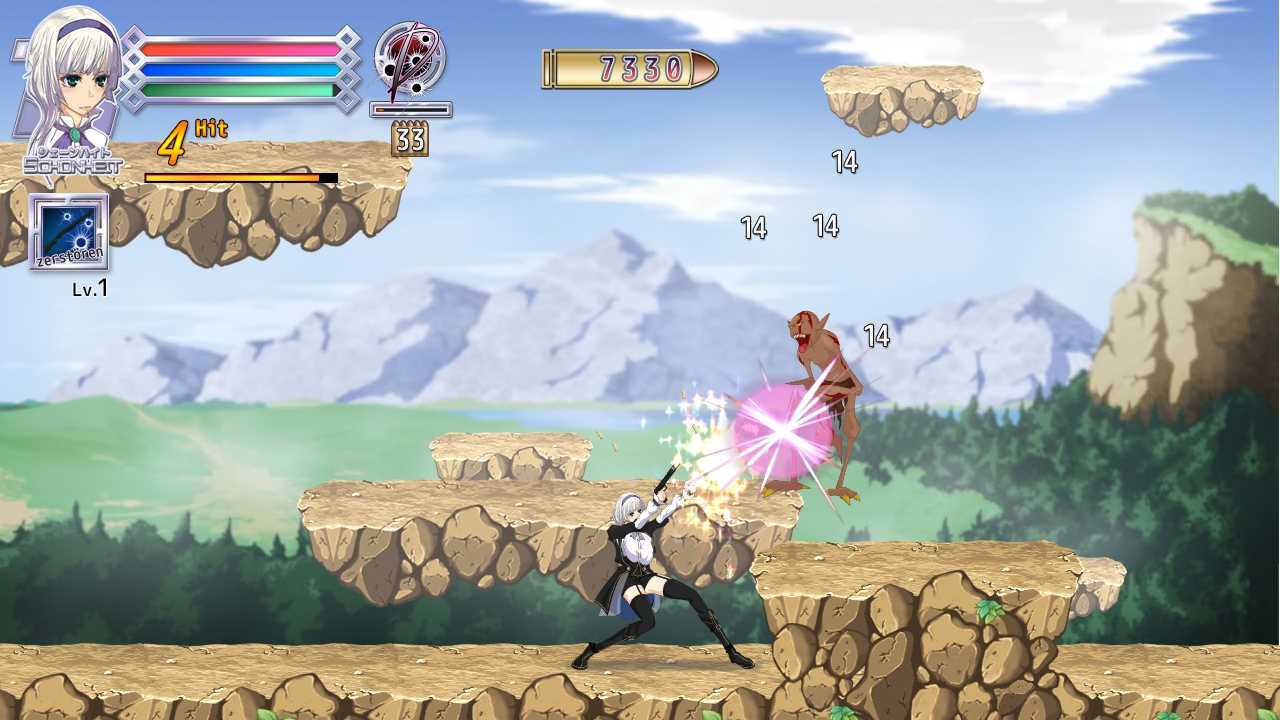
Task: Click the 33 ammo clip counter icon
Action: 412,138
